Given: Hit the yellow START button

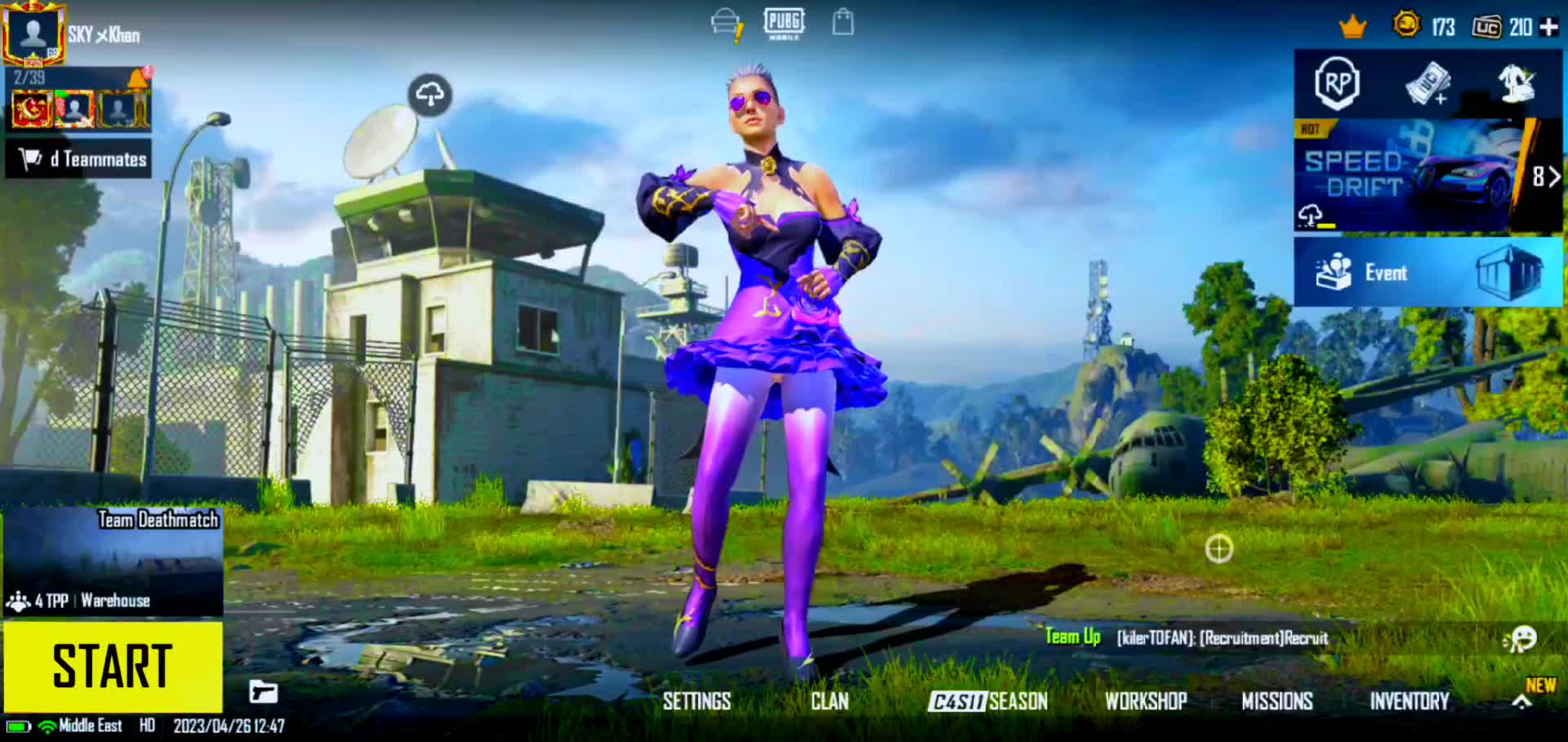Looking at the screenshot, I should pyautogui.click(x=113, y=666).
